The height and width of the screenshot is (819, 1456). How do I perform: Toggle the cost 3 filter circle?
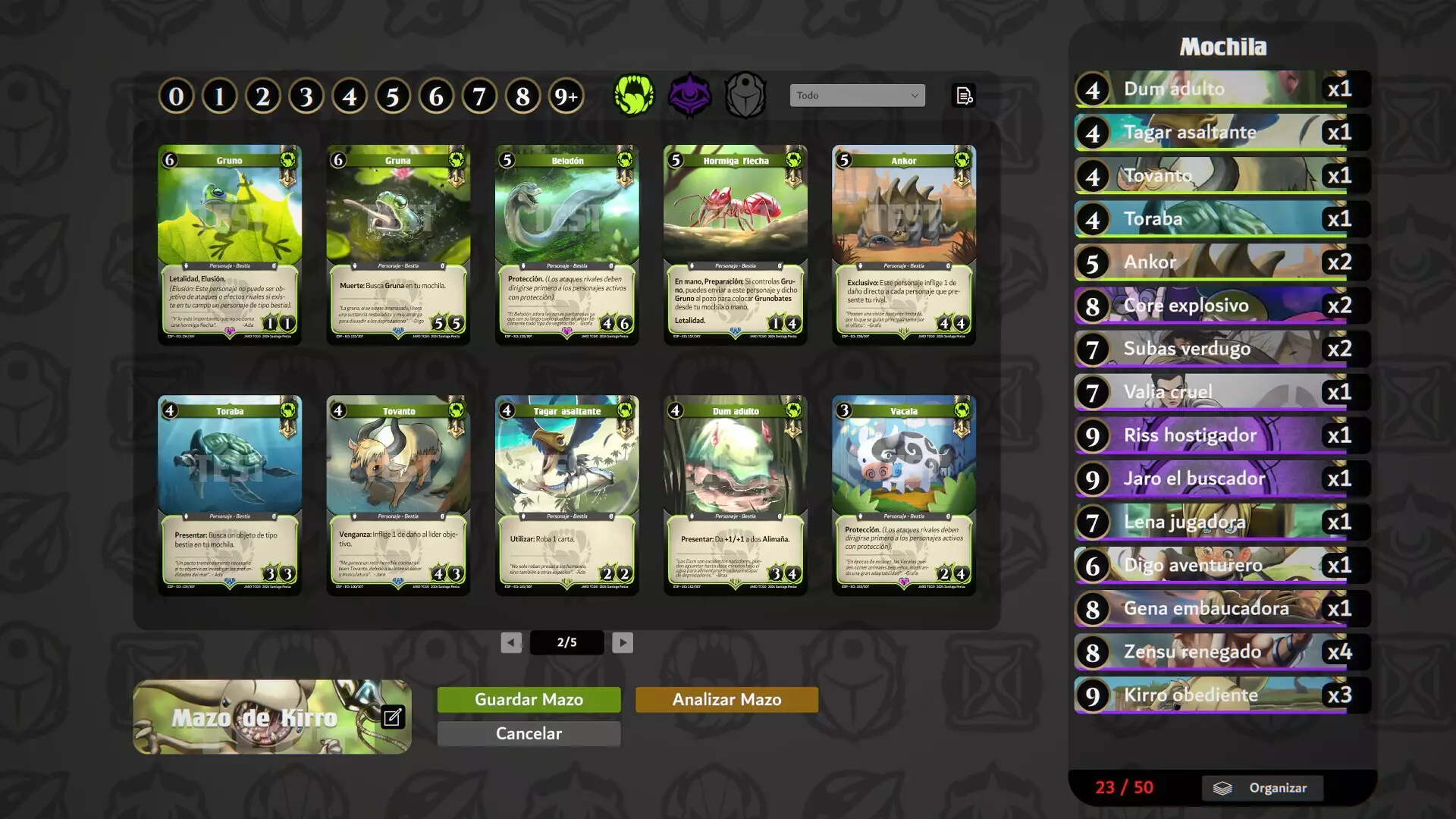pyautogui.click(x=306, y=94)
